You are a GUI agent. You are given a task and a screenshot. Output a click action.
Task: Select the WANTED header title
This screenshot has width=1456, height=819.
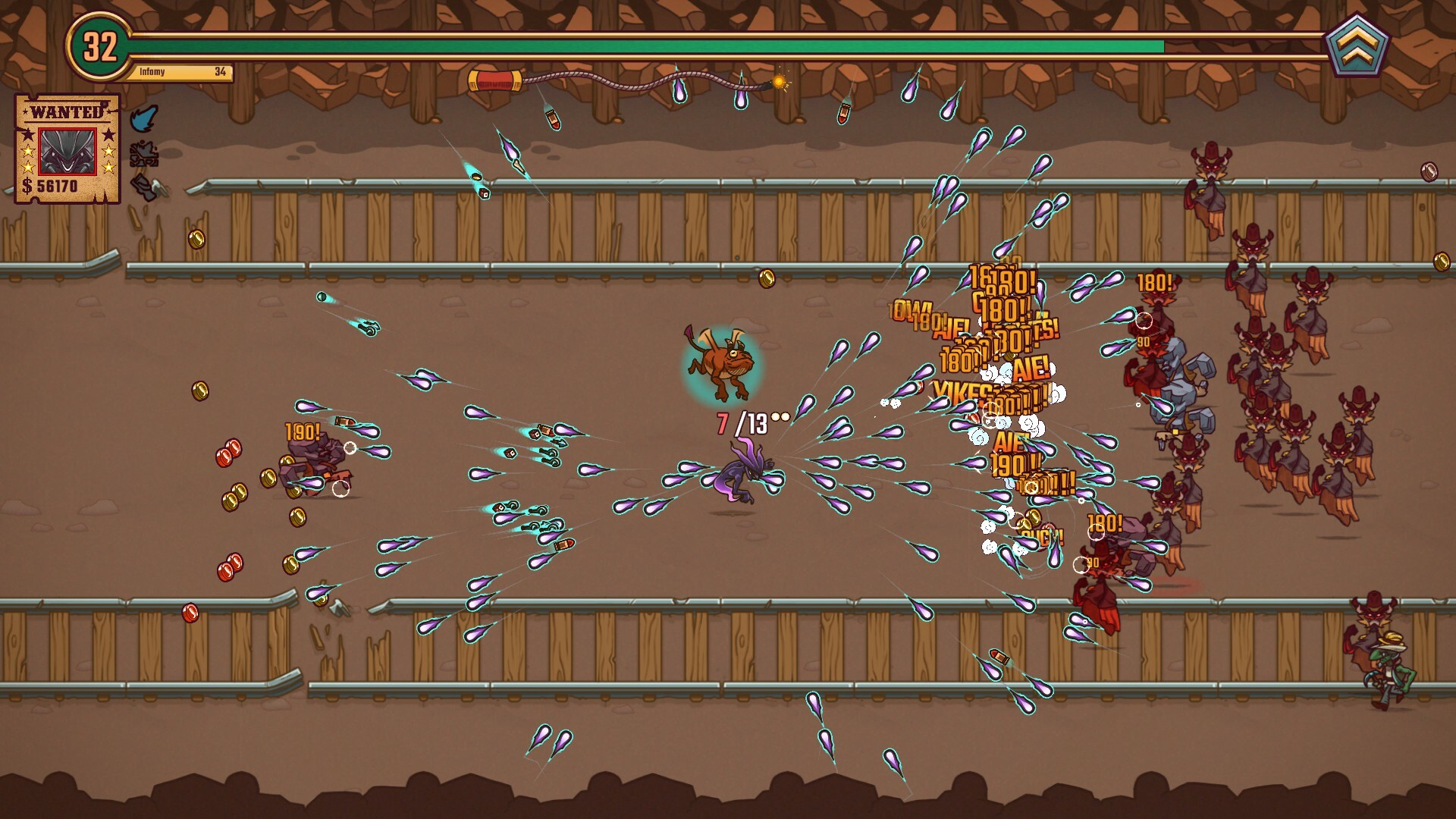click(66, 111)
